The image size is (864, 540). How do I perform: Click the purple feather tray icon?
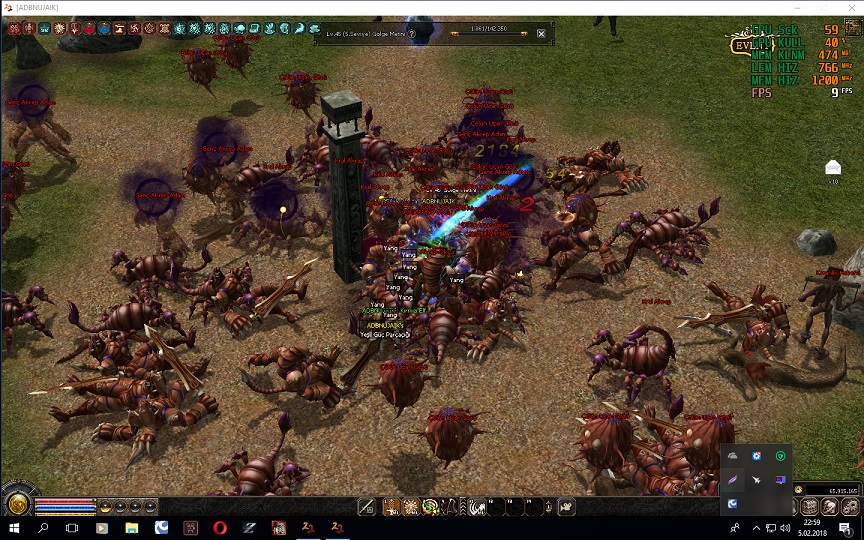(x=733, y=480)
